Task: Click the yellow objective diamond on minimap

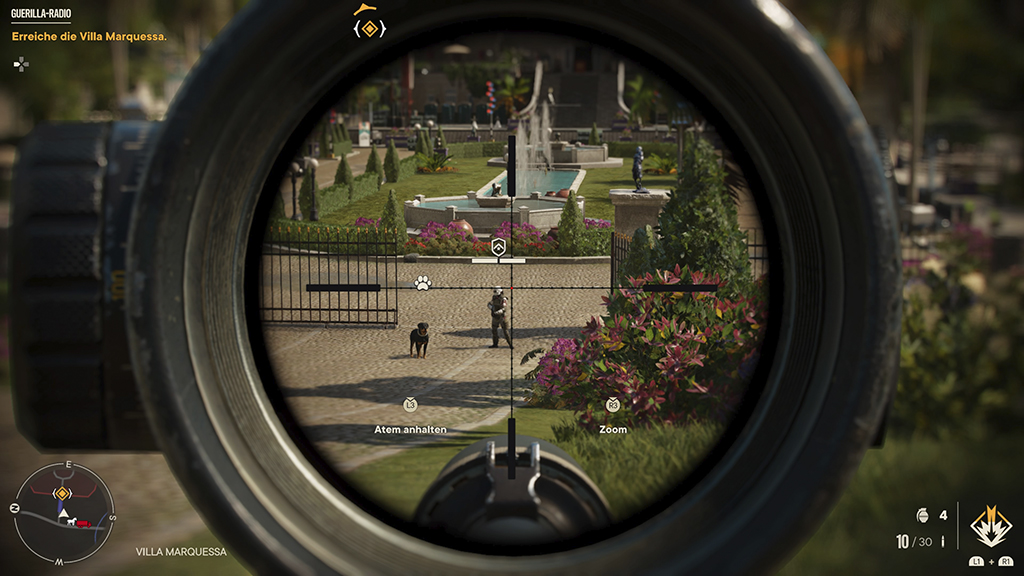Action: (62, 493)
